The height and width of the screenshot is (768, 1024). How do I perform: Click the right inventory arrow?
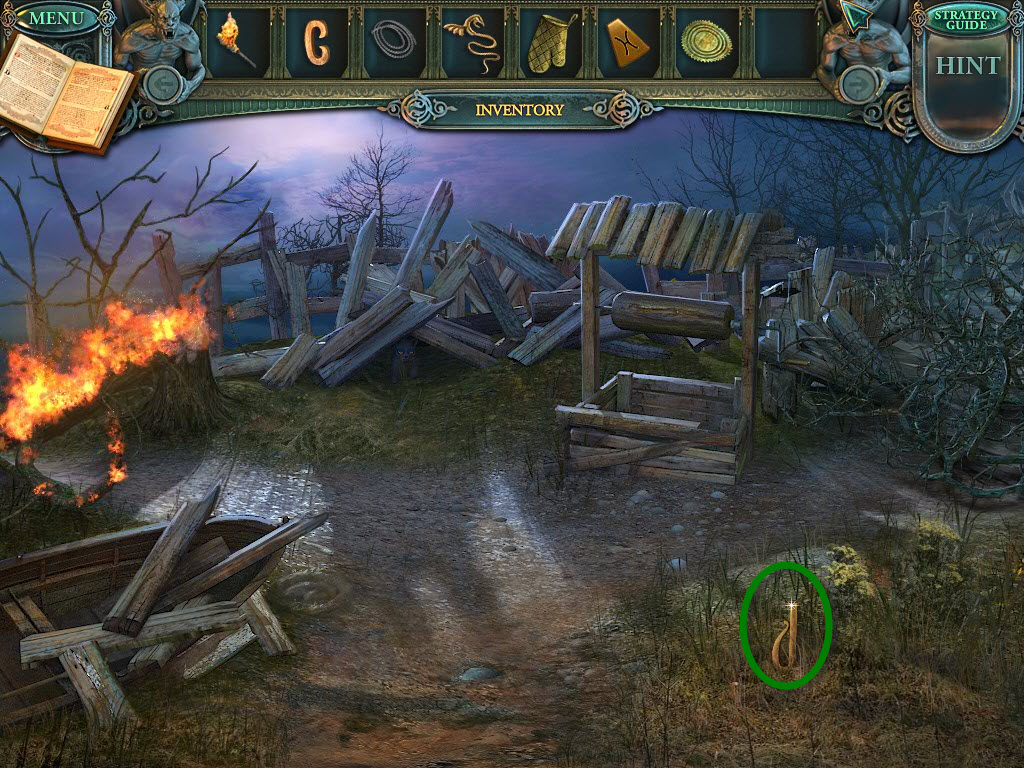tap(857, 84)
